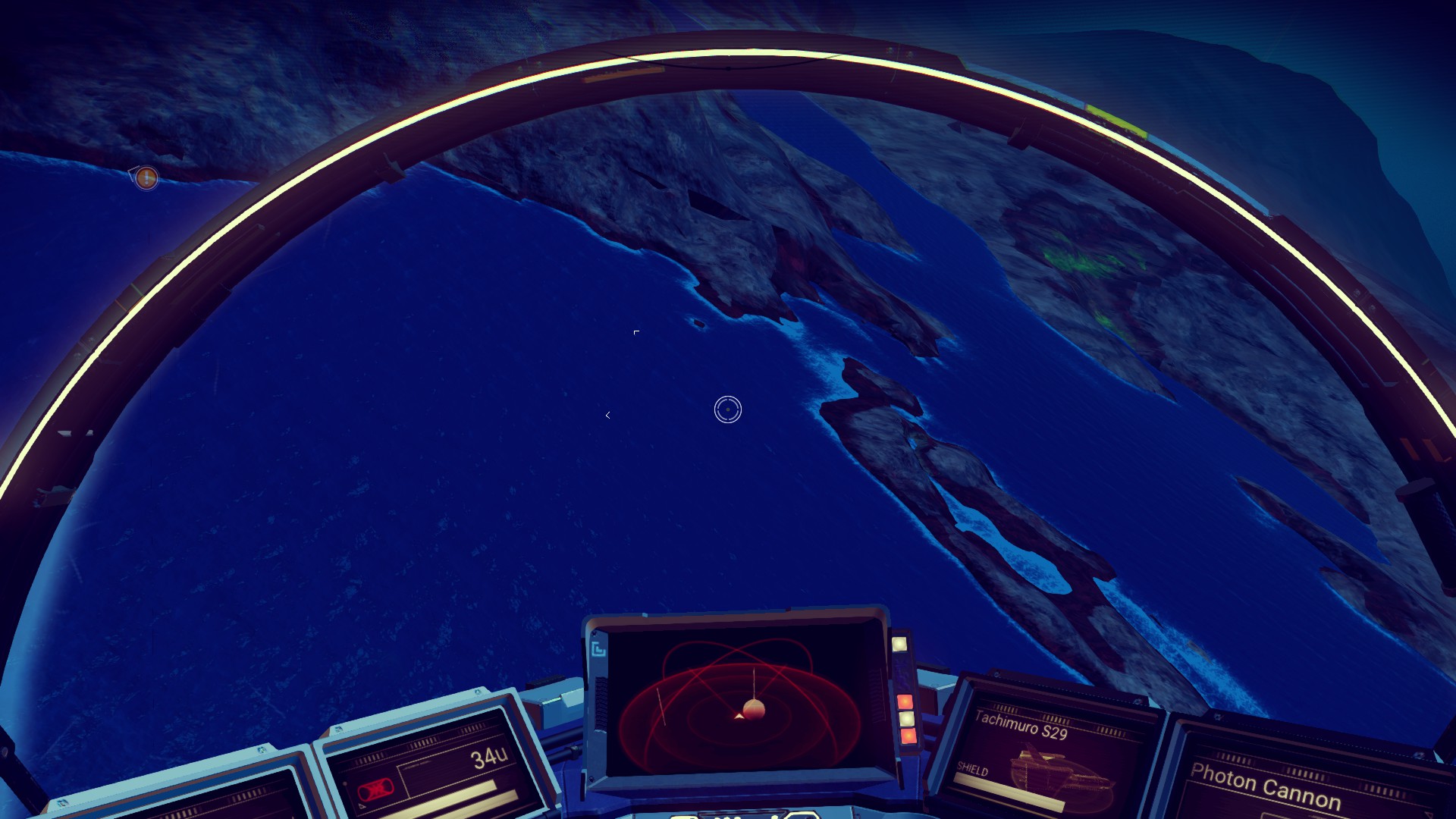Select the red orbital radar display

pos(739,701)
